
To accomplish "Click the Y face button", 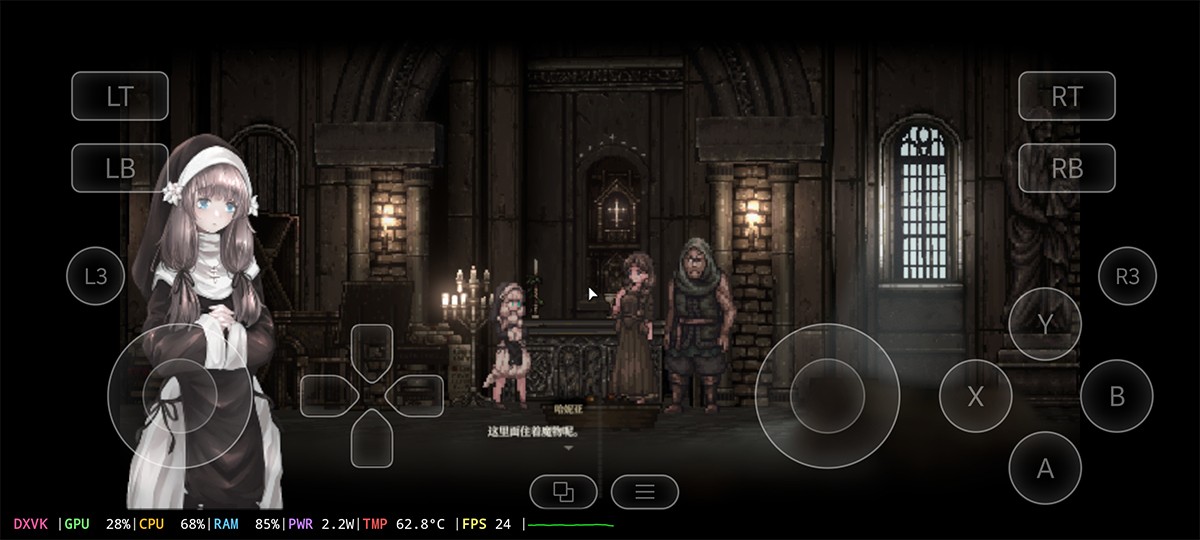I will click(1045, 324).
